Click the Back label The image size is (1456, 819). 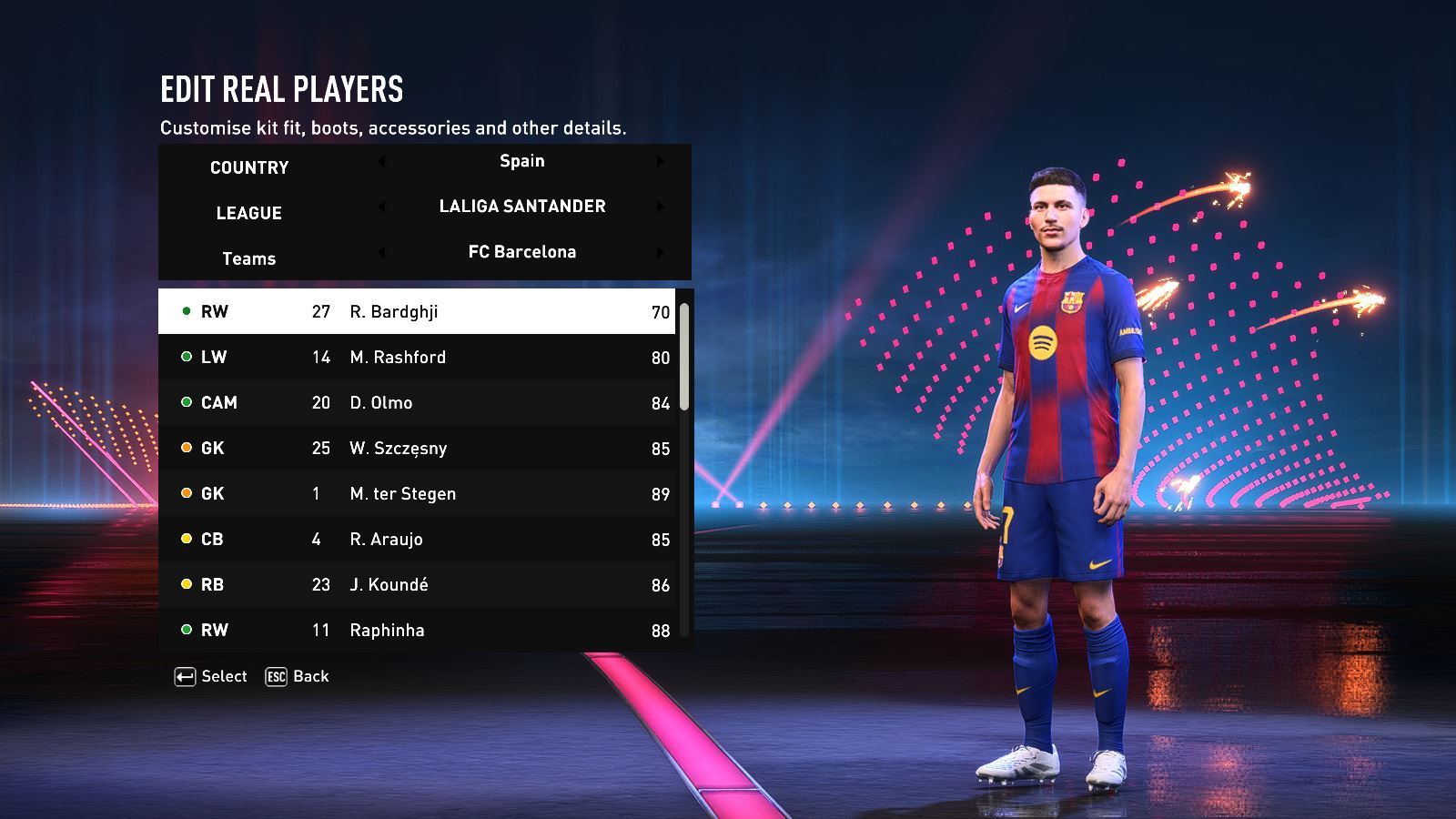pyautogui.click(x=310, y=676)
